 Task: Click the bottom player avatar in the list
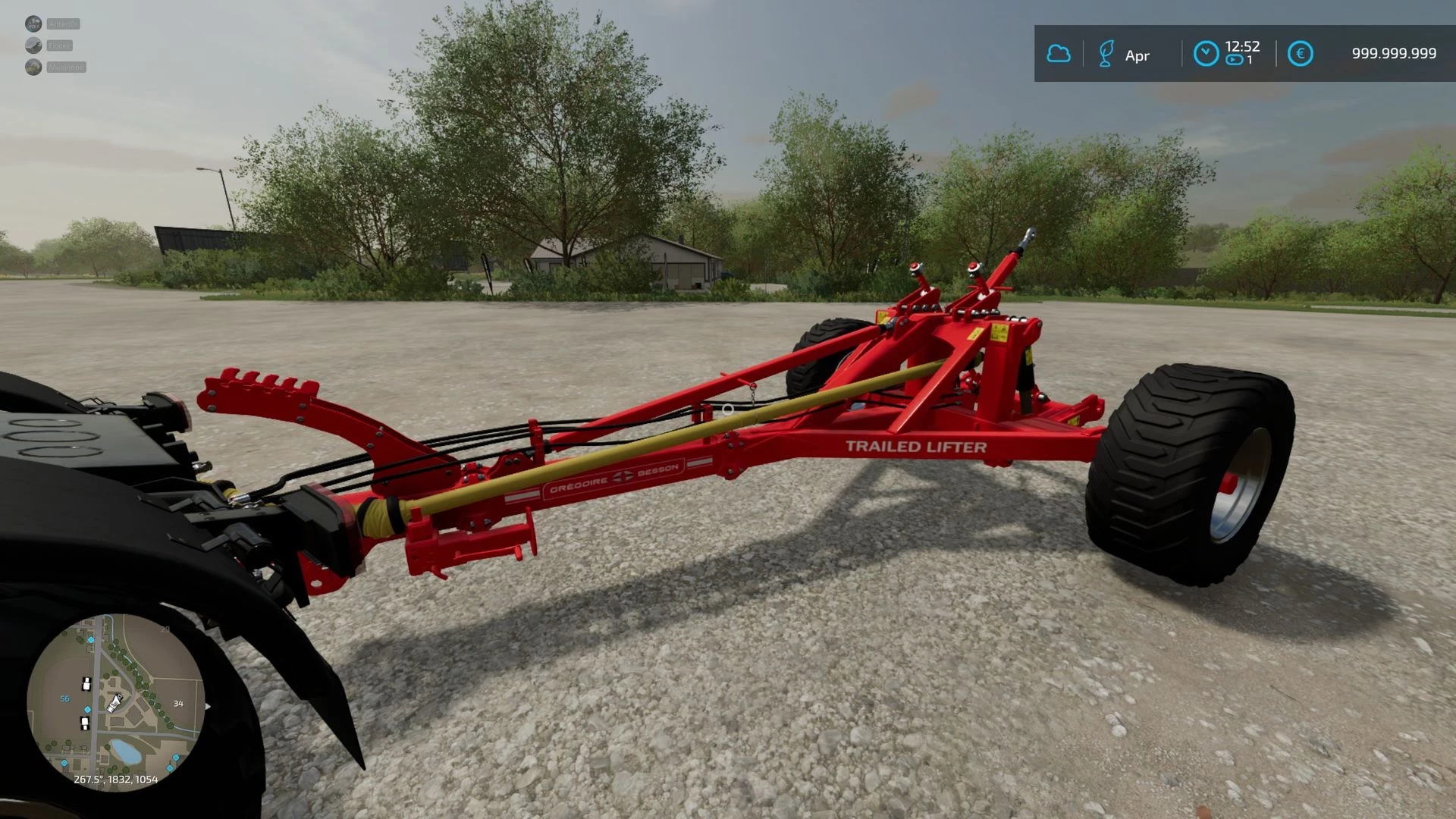point(33,67)
